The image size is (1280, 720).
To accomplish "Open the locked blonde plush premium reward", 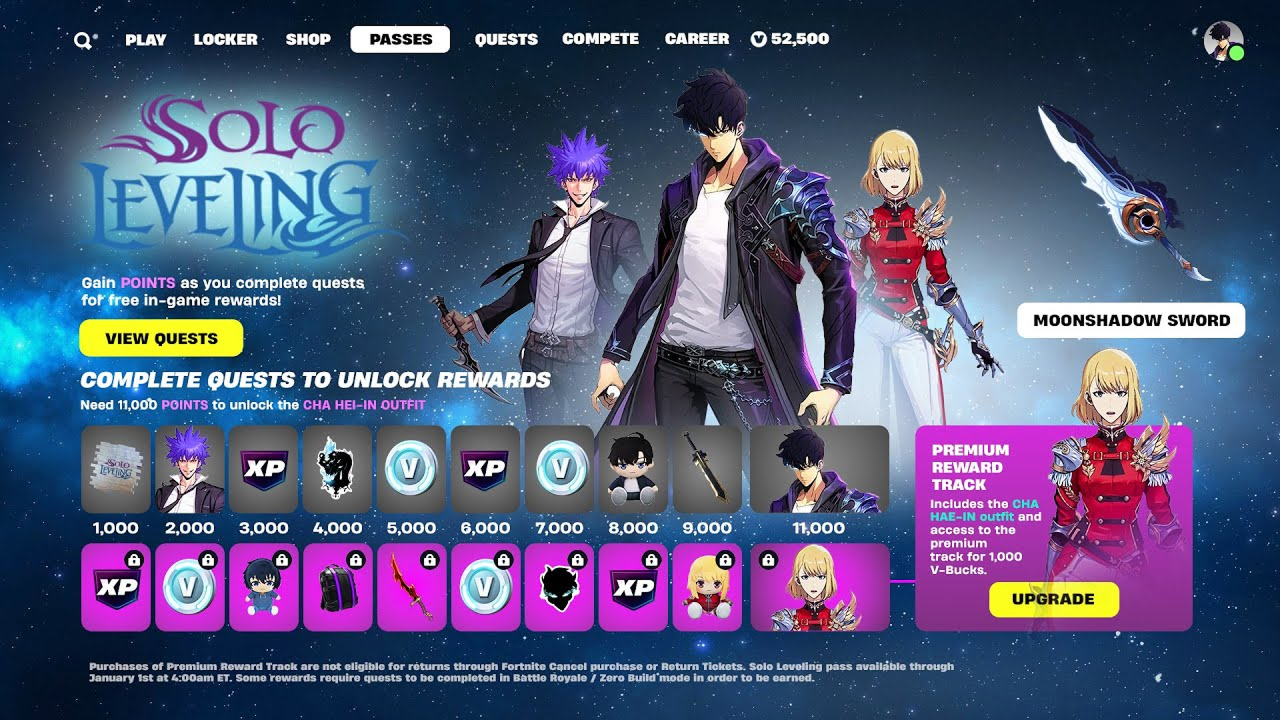I will coord(708,587).
